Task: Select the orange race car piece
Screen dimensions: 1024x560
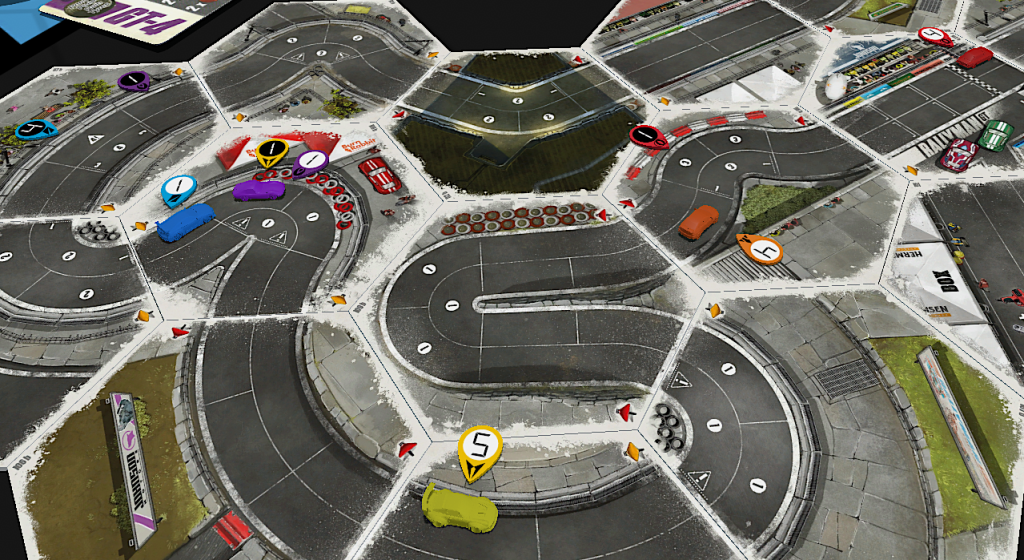Action: tap(698, 222)
